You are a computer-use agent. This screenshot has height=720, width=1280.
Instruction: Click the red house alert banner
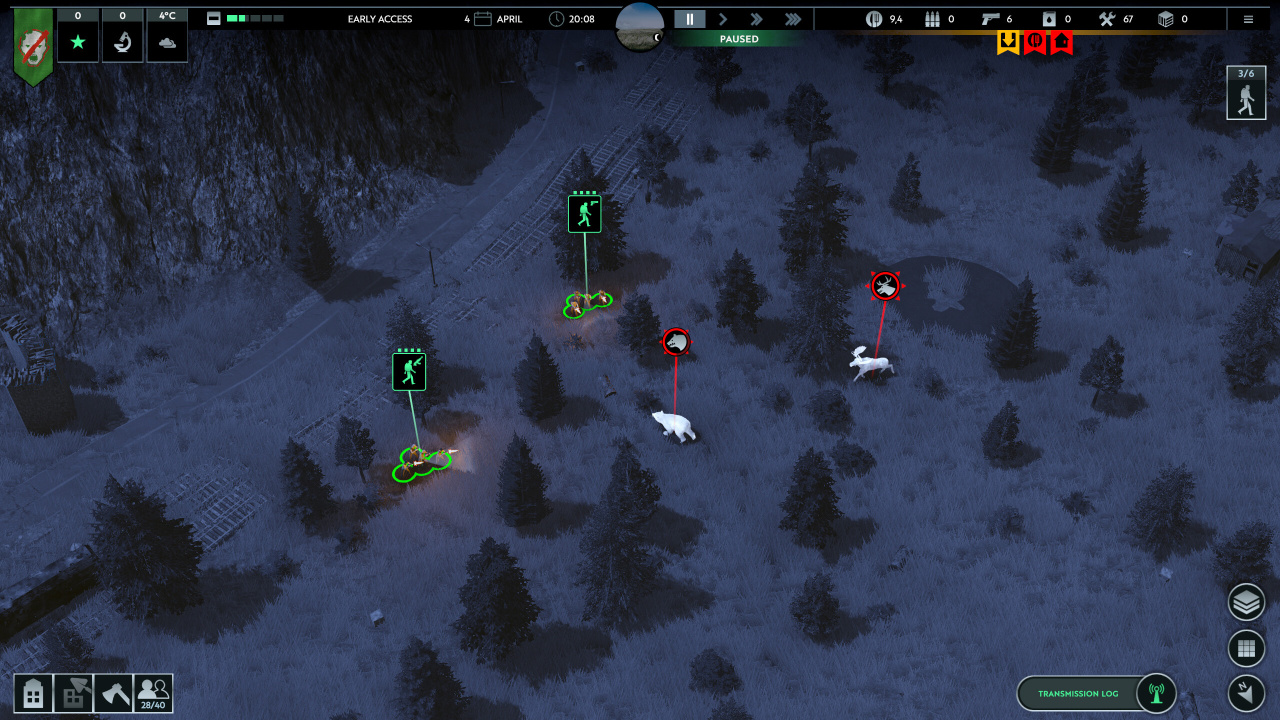point(1061,42)
